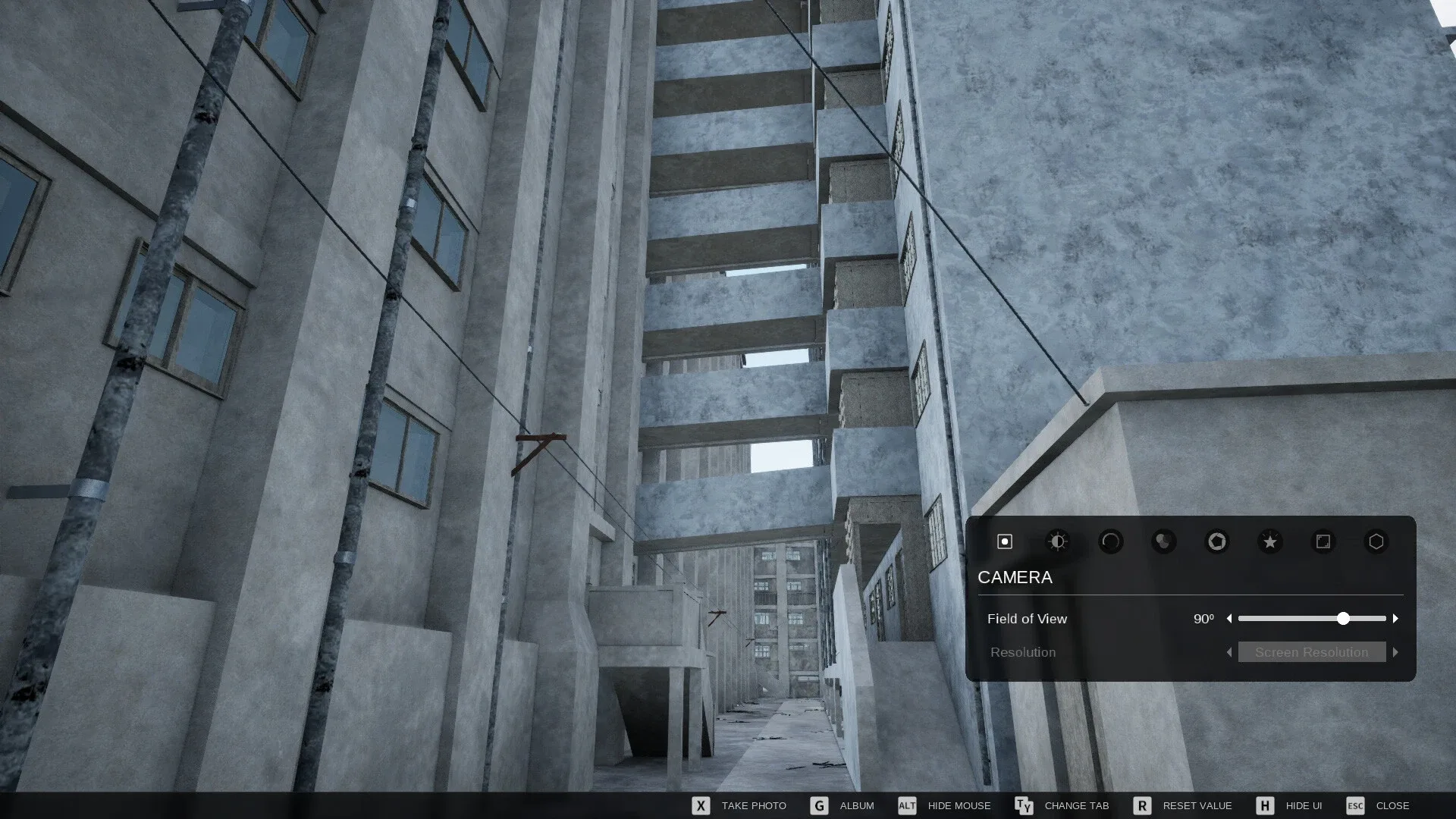Toggle Hide Mouse in the bottom bar
Viewport: 1456px width, 819px height.
click(x=959, y=805)
